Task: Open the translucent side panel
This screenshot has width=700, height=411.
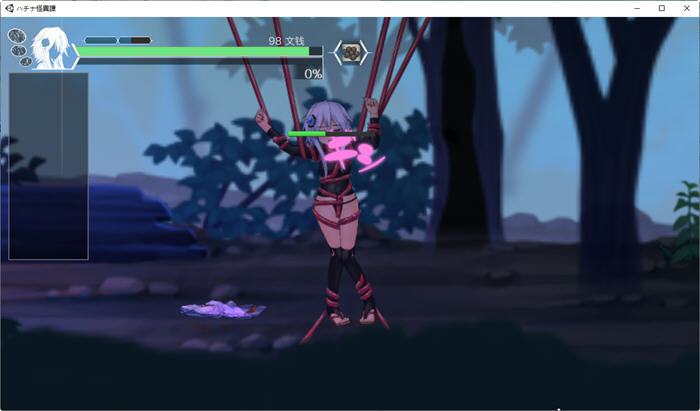Action: [x=48, y=166]
